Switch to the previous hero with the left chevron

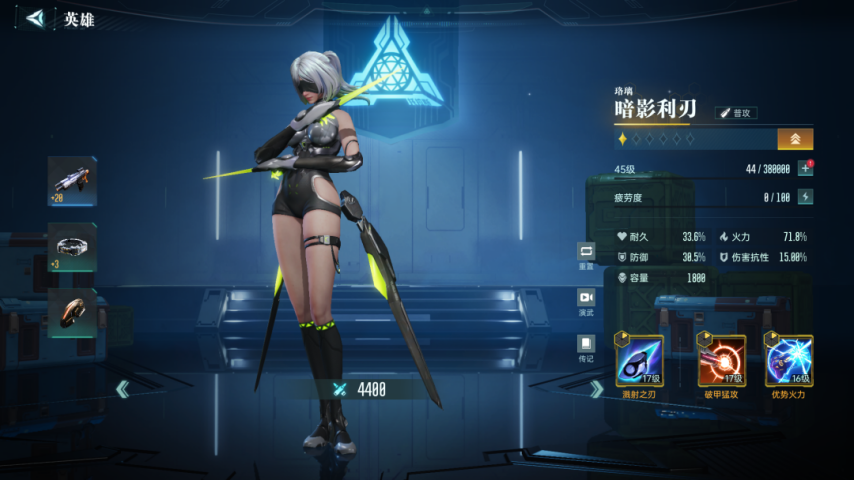[x=122, y=389]
